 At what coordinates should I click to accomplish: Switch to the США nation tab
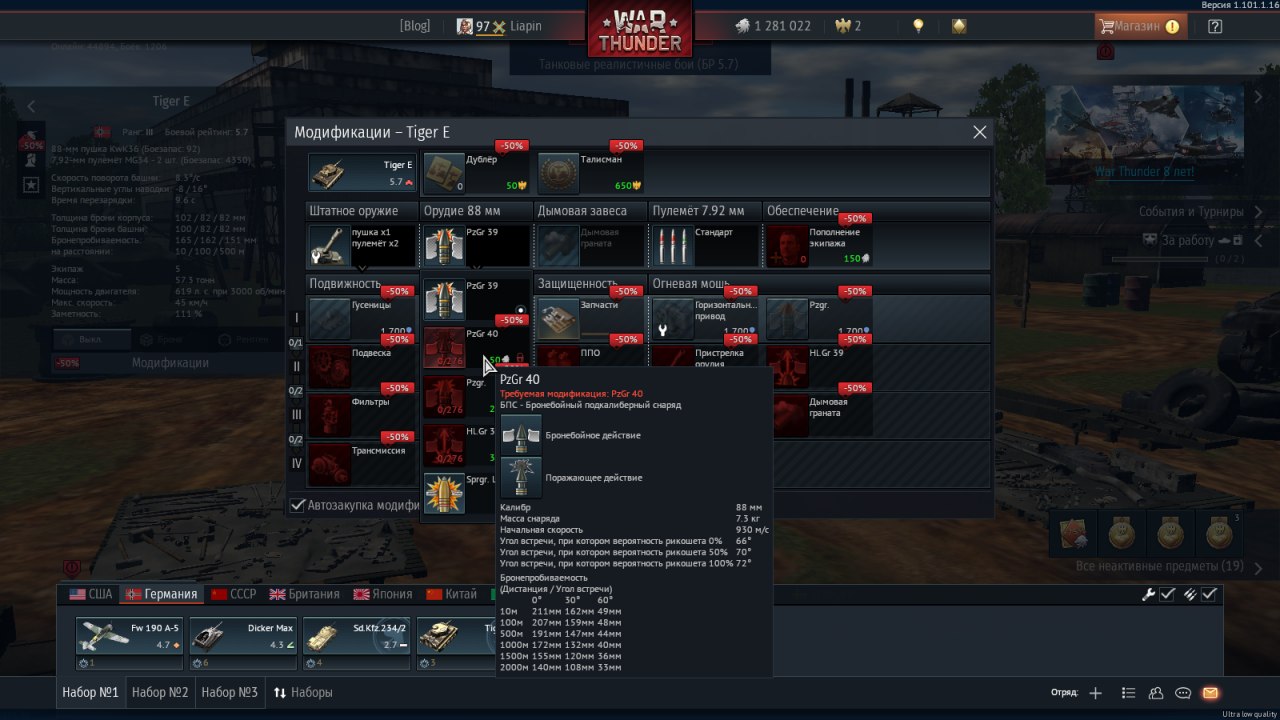click(91, 594)
